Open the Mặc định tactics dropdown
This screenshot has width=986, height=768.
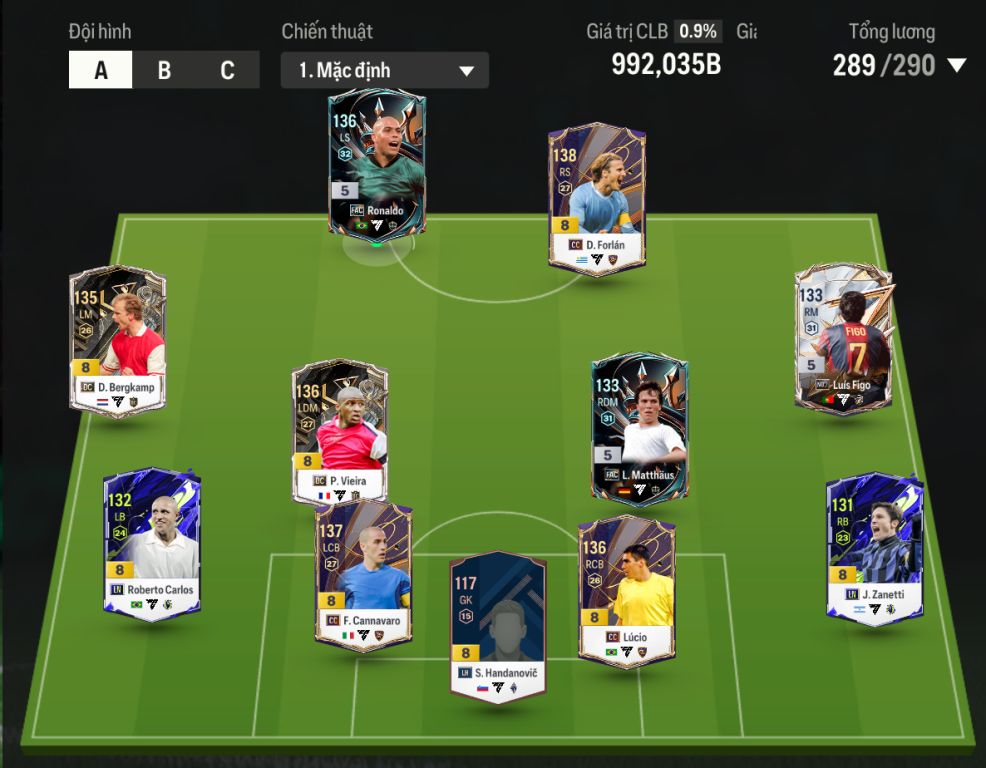tap(385, 70)
